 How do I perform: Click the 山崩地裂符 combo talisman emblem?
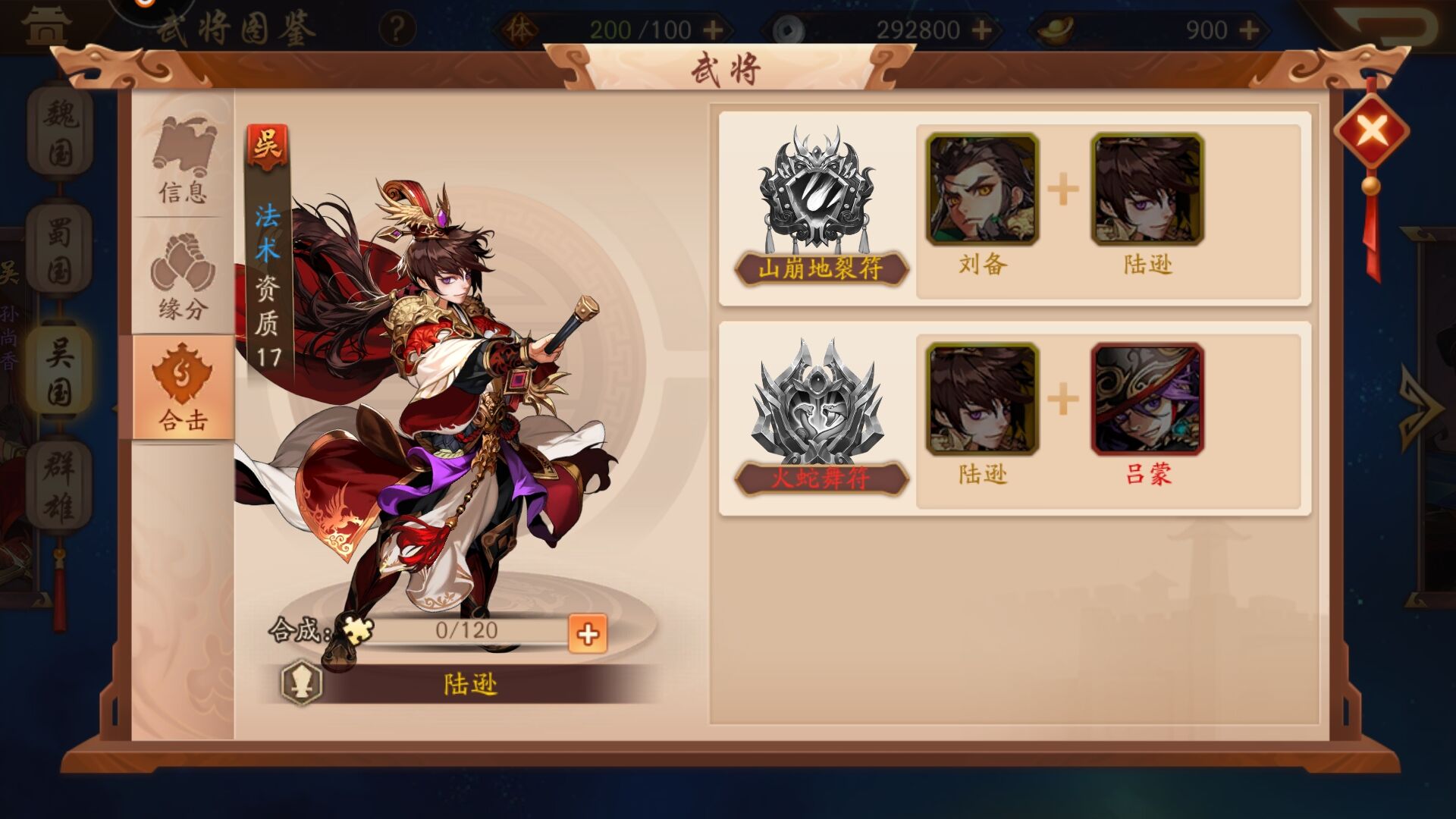[817, 190]
